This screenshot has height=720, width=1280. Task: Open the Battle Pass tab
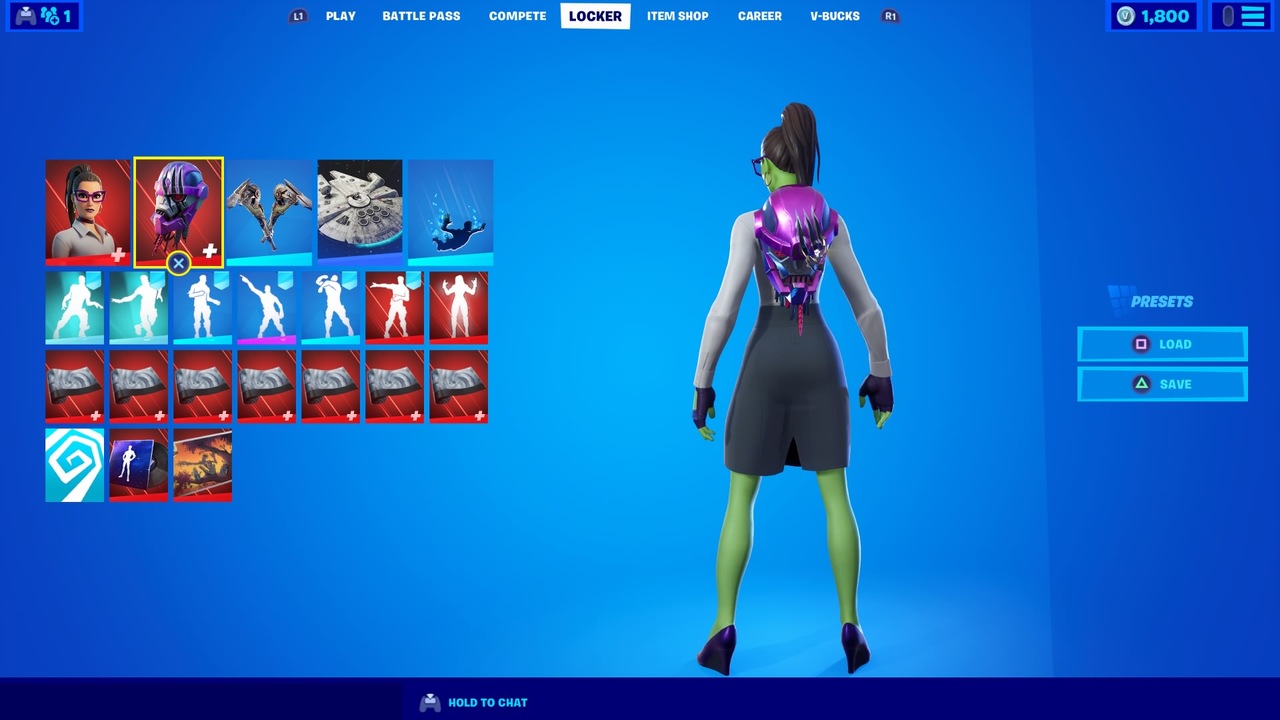click(421, 15)
